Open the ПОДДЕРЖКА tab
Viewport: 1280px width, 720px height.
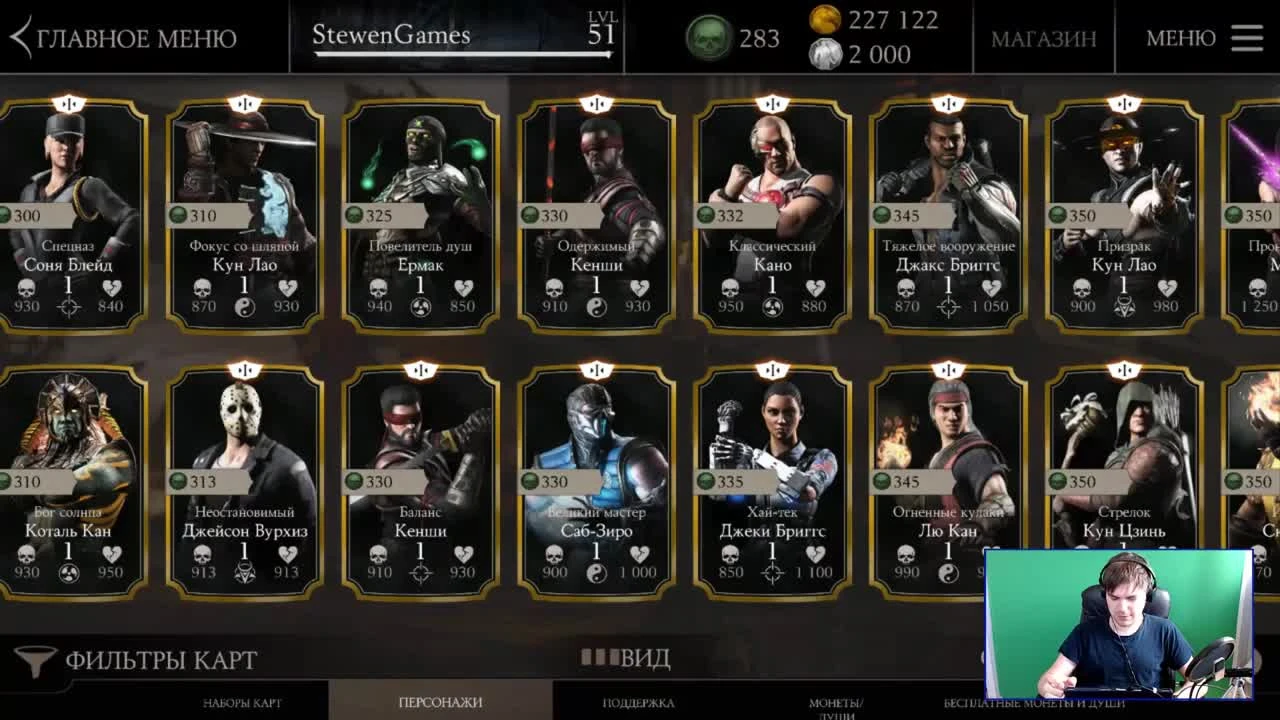[640, 703]
